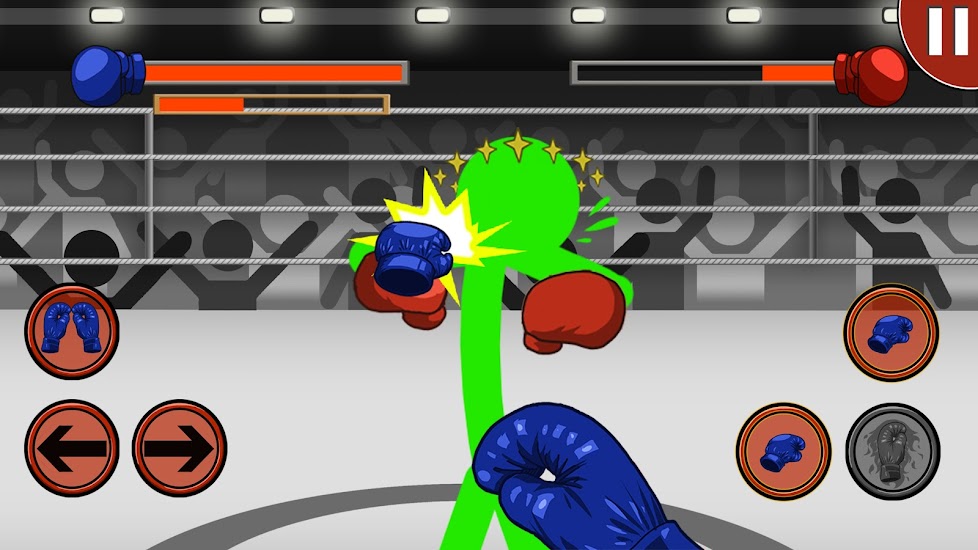Dodge left with the left arrow button
This screenshot has height=550, width=978.
tap(72, 447)
